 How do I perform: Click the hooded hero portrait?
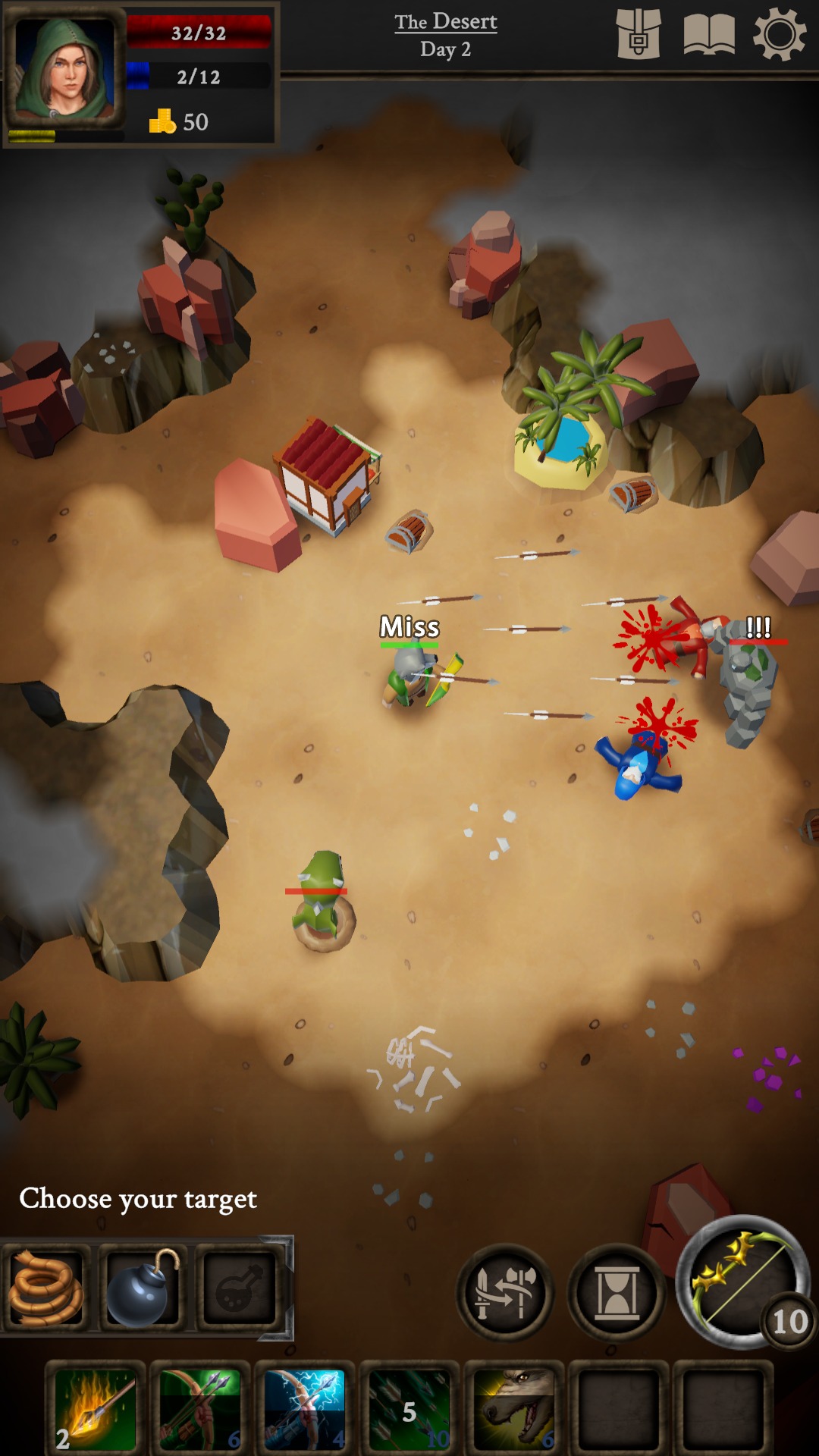click(65, 71)
